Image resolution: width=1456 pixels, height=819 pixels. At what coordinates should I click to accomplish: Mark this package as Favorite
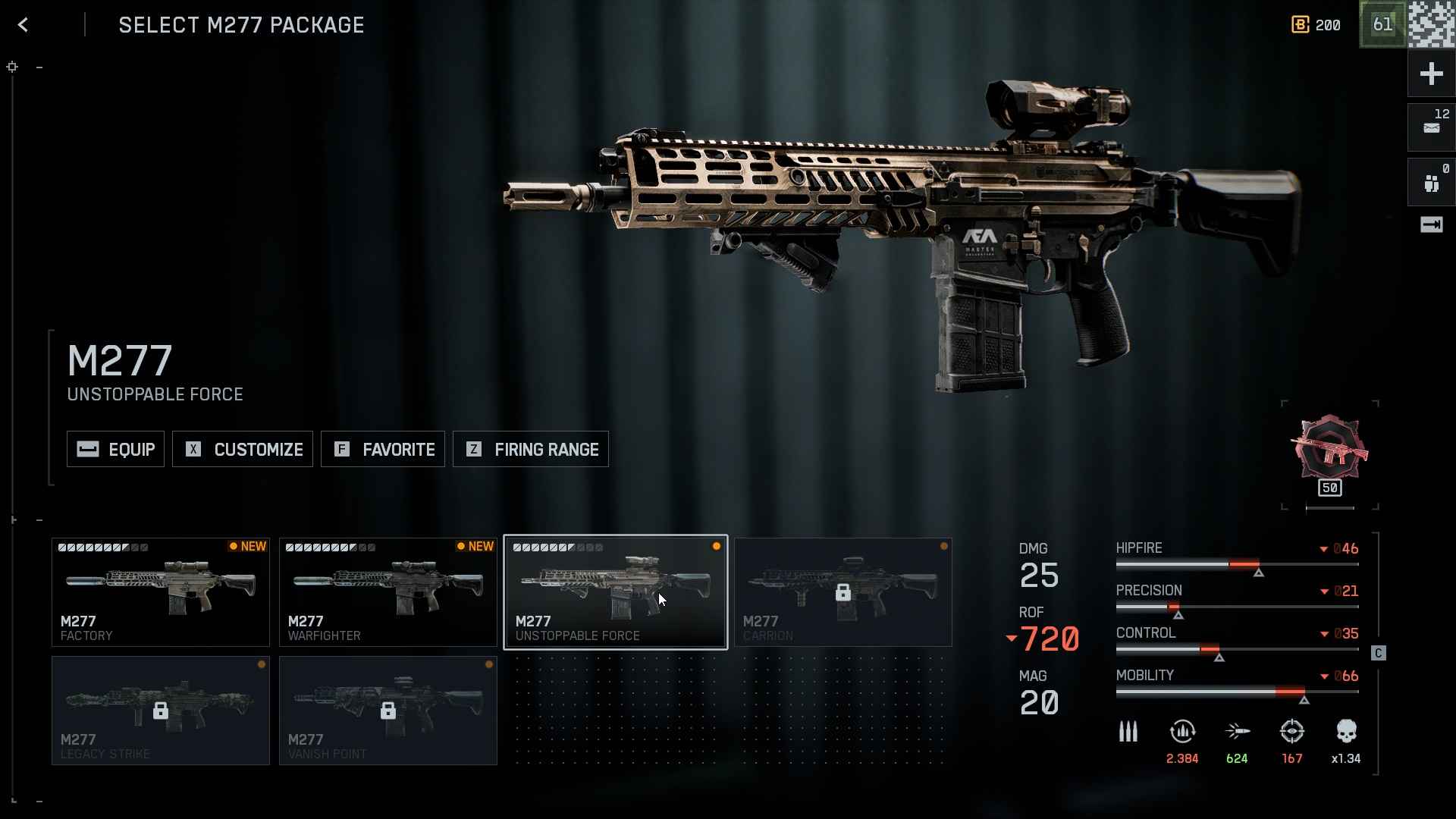(383, 449)
